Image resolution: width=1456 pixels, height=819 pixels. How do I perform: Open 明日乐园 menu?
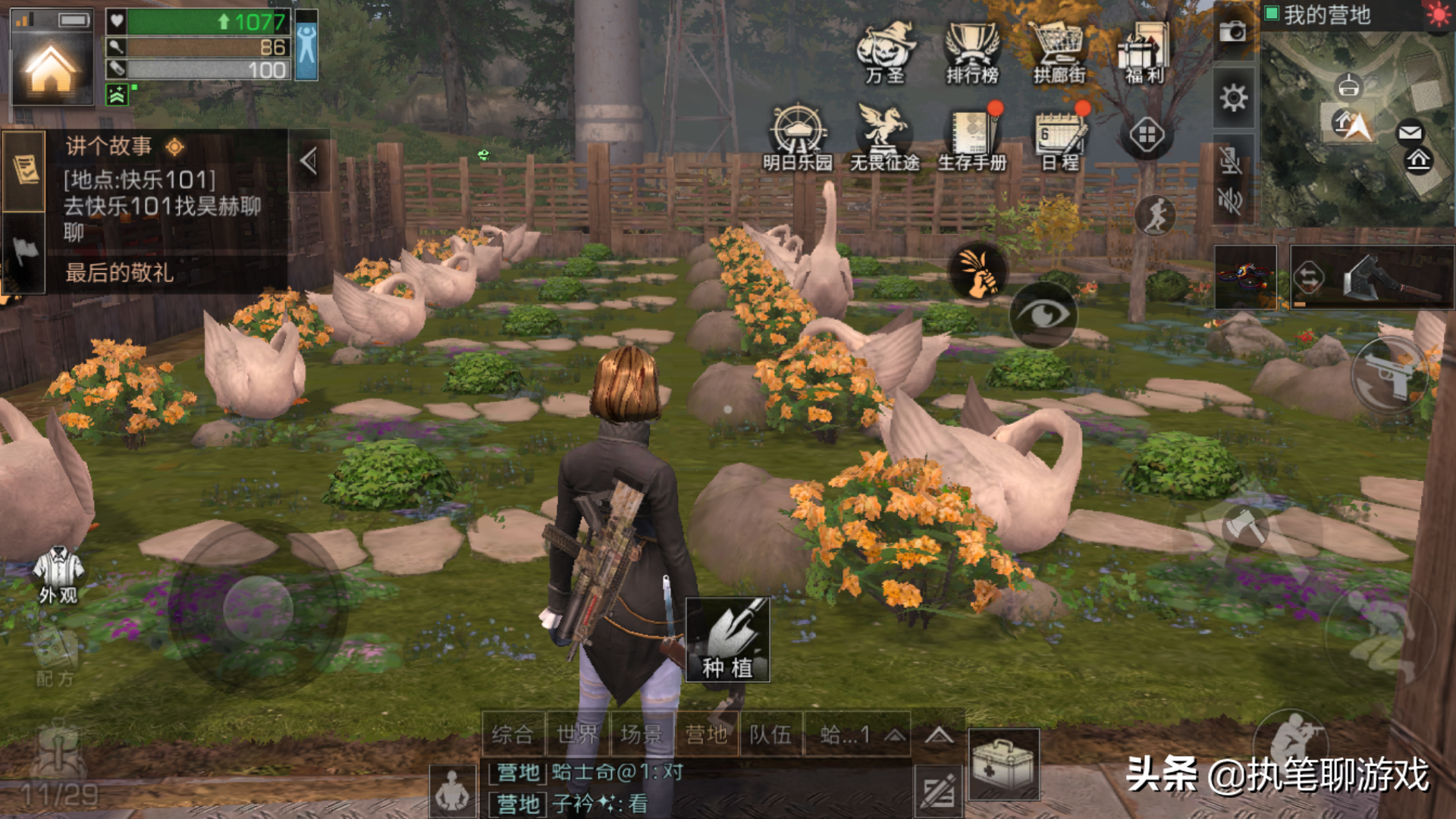click(797, 136)
